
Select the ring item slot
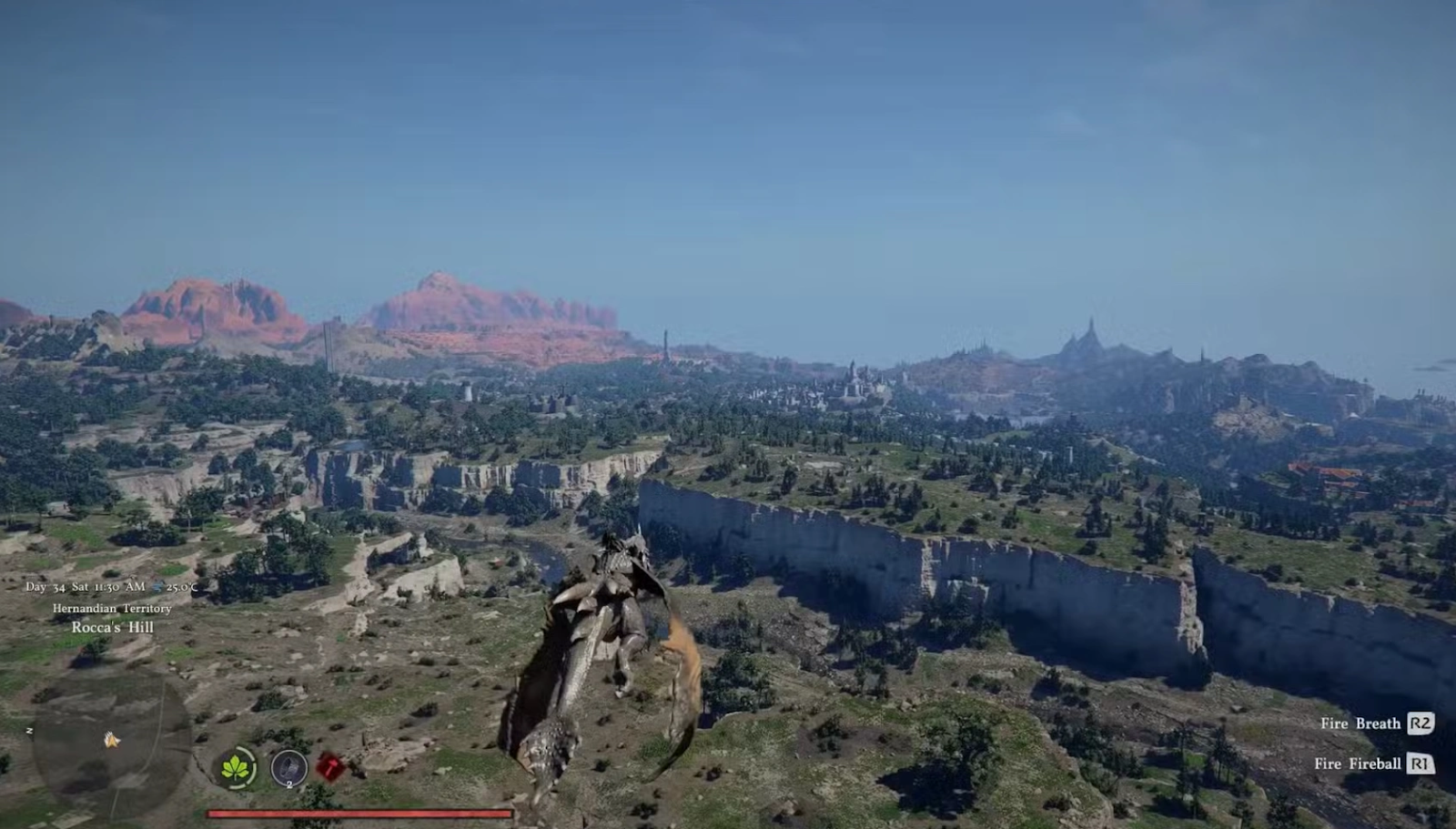pos(288,768)
